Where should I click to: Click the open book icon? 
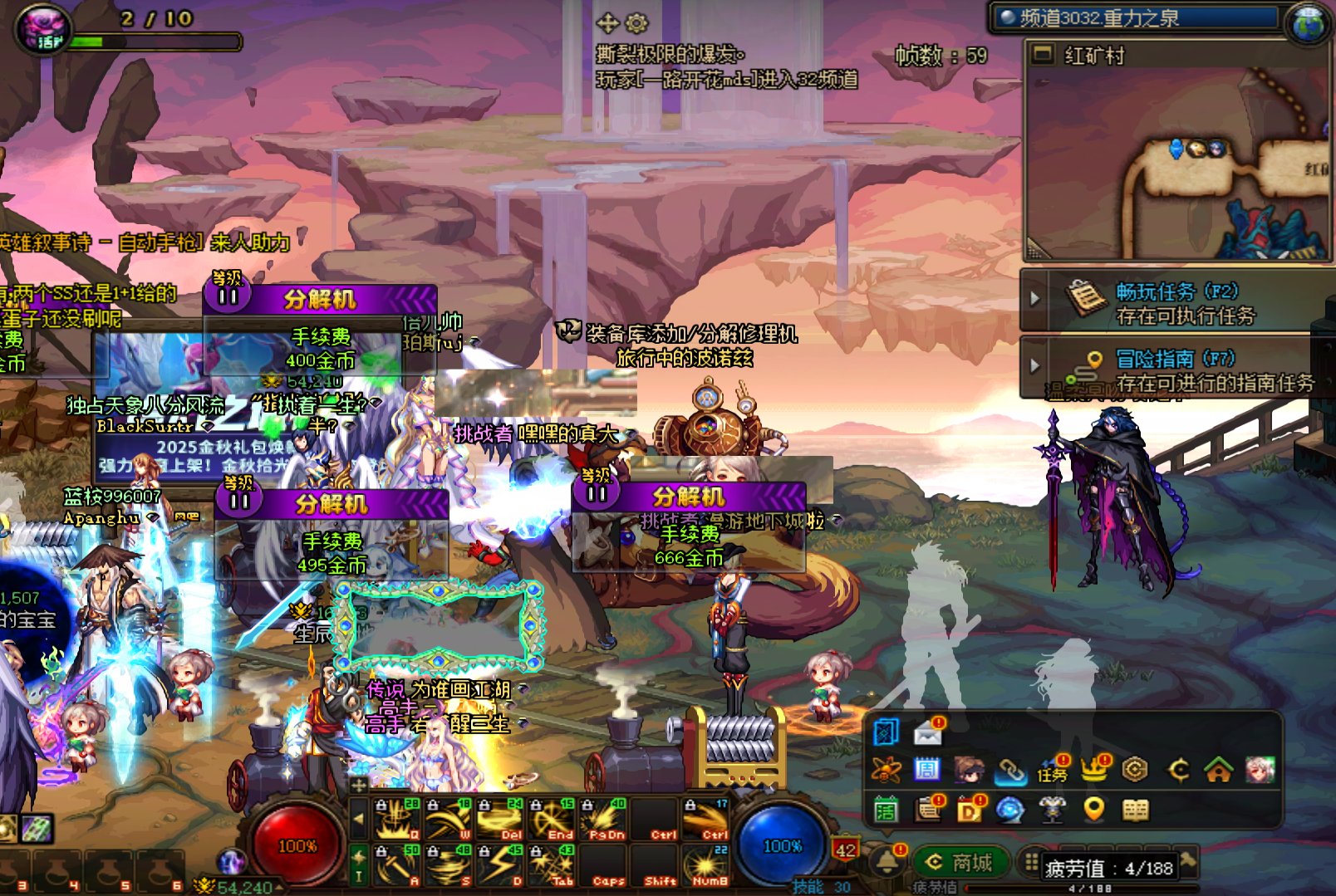click(1136, 809)
